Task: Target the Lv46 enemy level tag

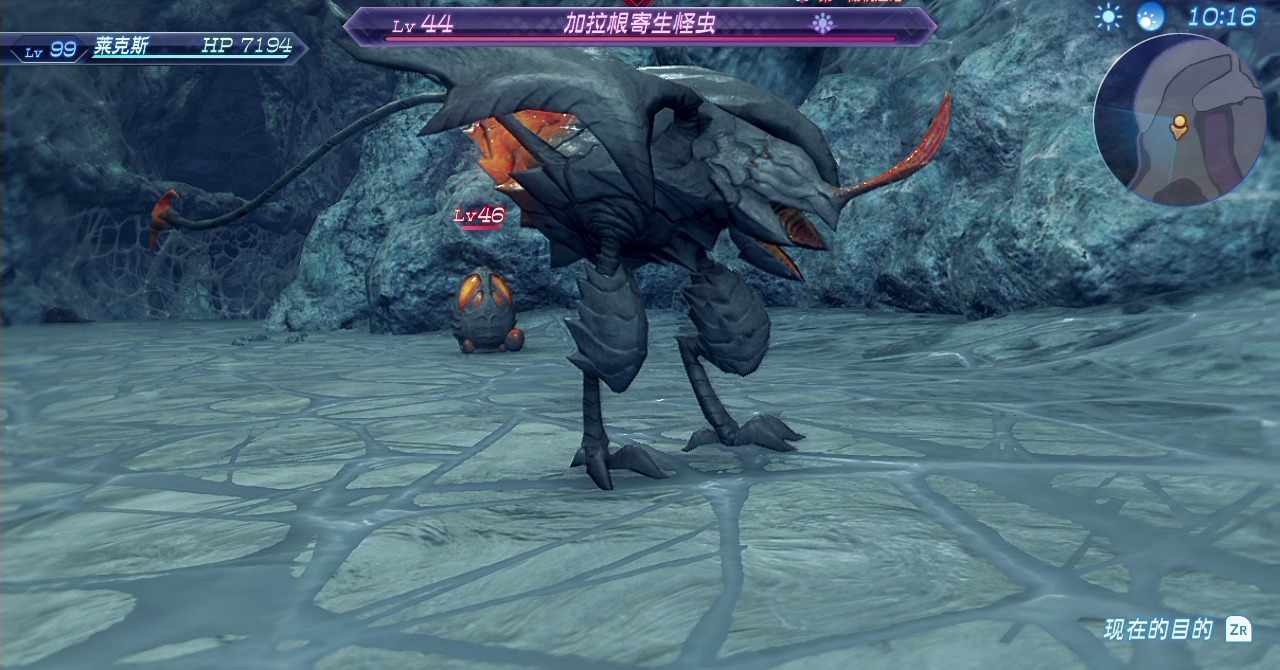Action: [x=479, y=215]
